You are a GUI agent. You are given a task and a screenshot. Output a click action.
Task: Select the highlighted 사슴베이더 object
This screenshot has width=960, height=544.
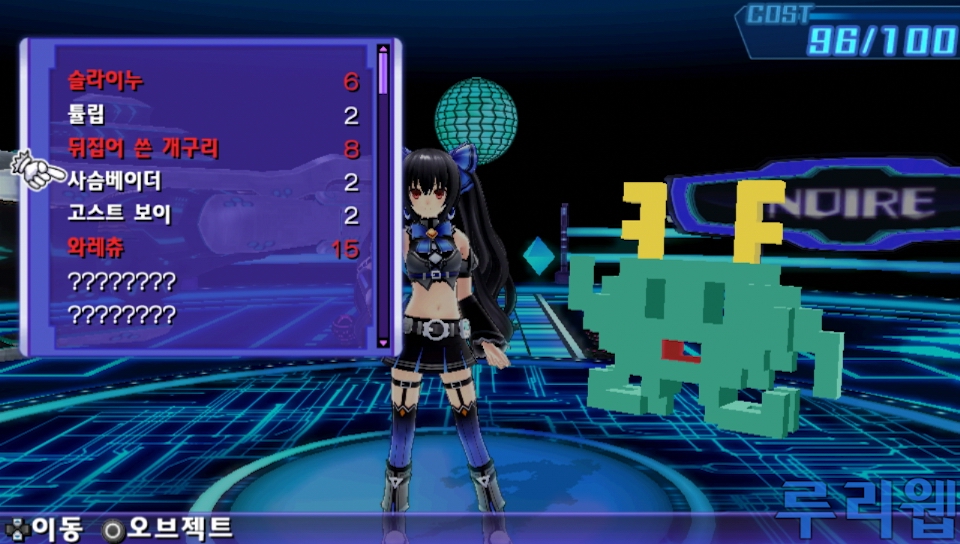[114, 181]
